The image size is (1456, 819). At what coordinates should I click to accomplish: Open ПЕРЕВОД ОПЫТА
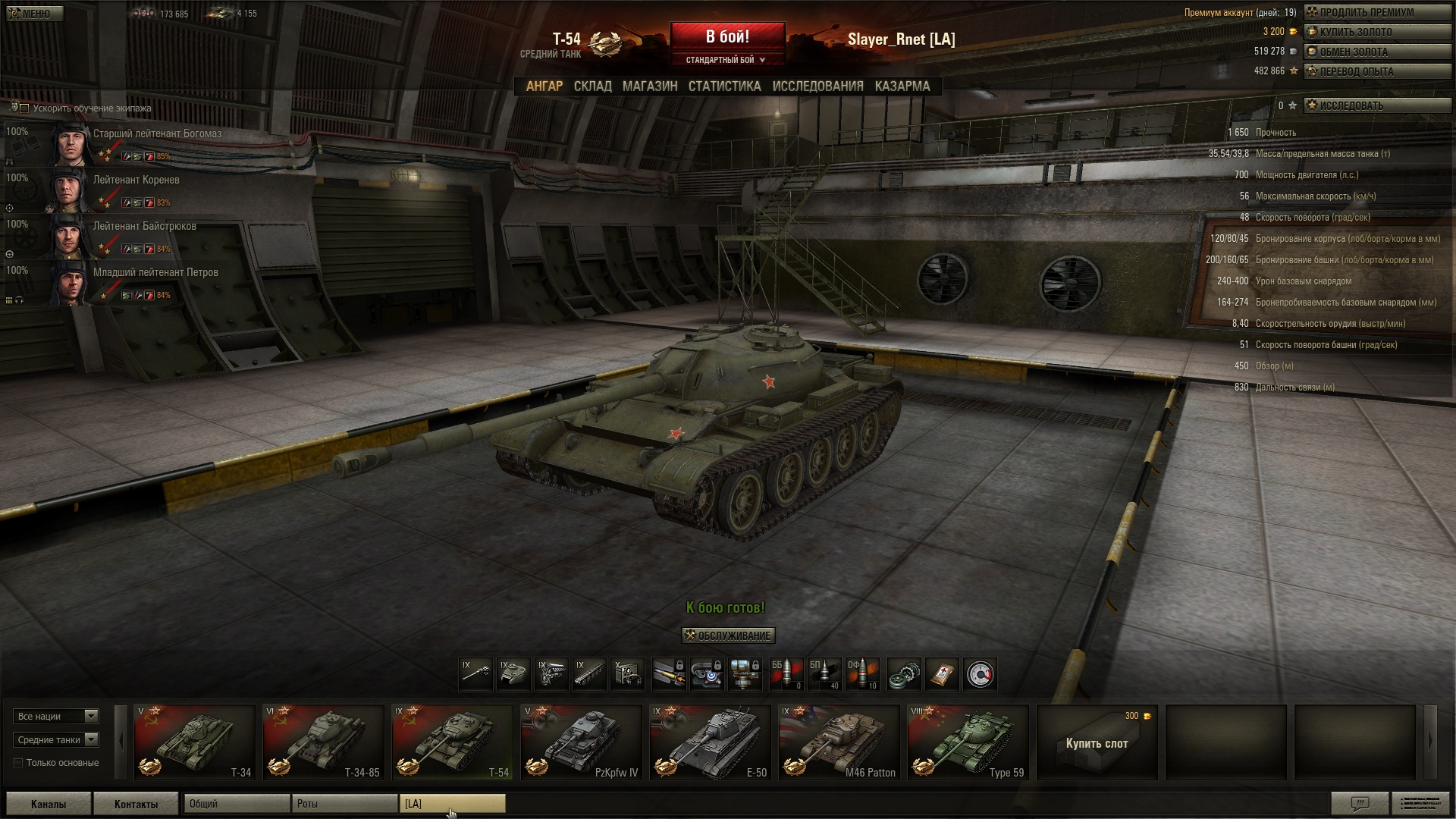[1376, 71]
